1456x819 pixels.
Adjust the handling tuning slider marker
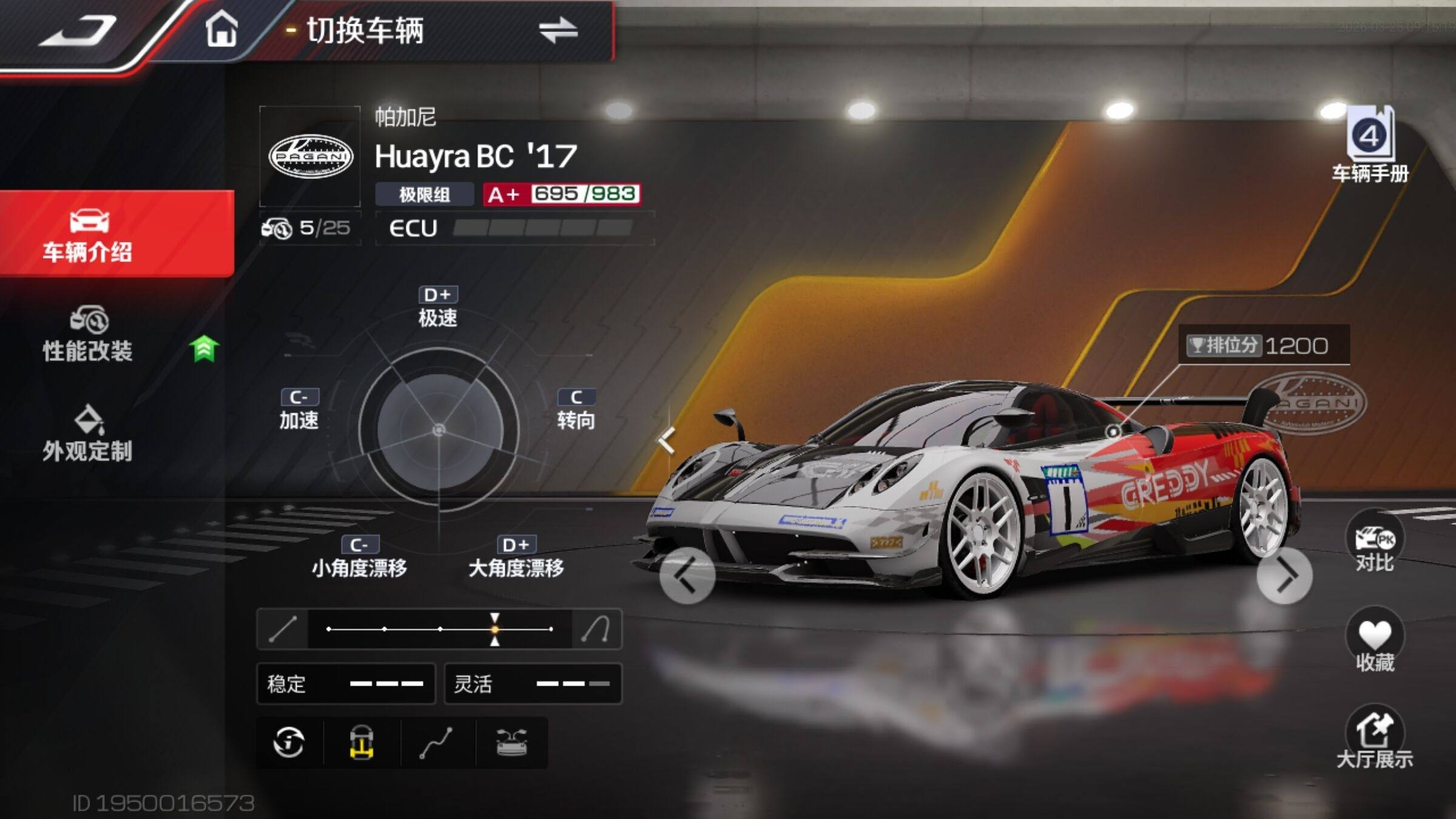point(495,629)
